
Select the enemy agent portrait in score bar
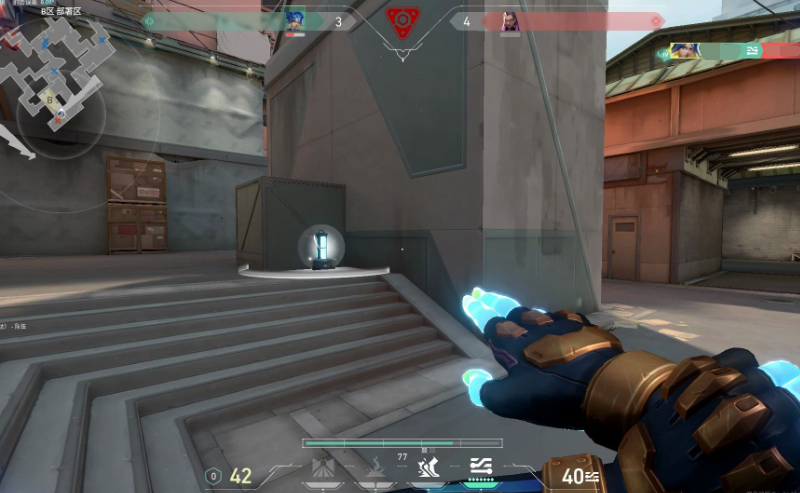(509, 21)
